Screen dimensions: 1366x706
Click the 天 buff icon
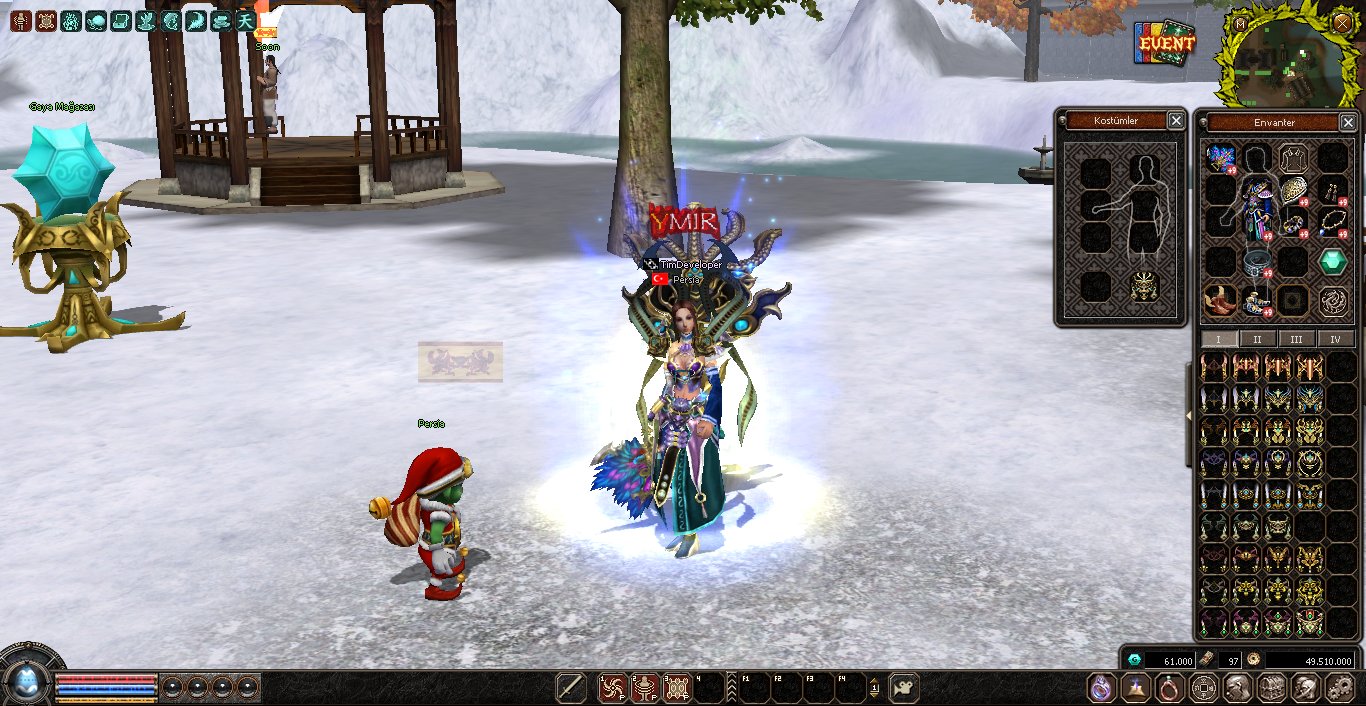coord(245,20)
